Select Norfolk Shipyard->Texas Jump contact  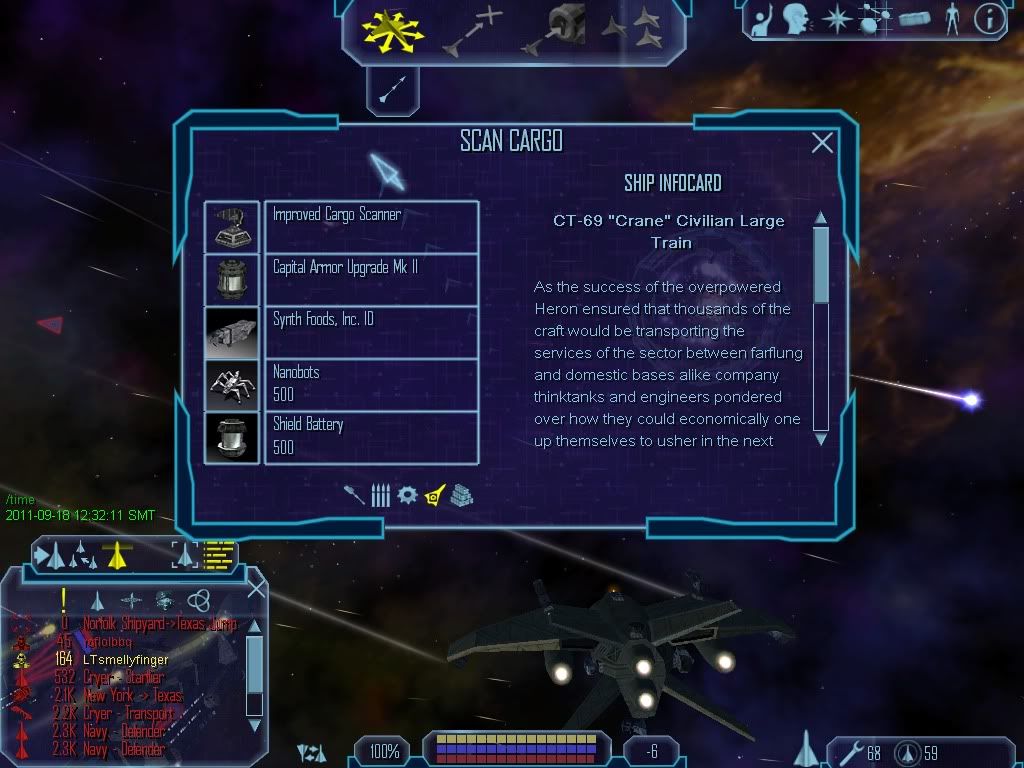coord(160,624)
